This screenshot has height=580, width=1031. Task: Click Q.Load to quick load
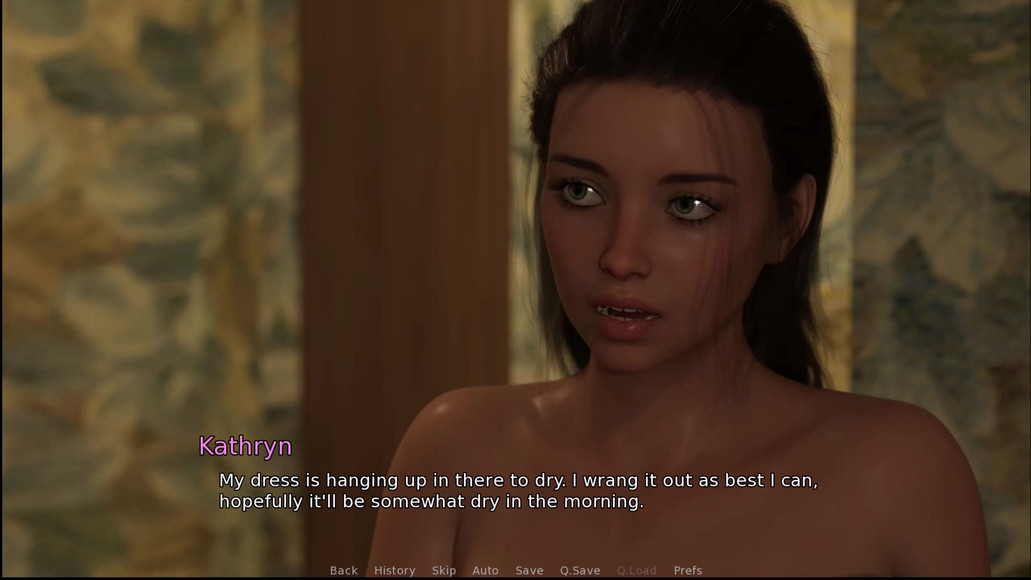(x=637, y=570)
